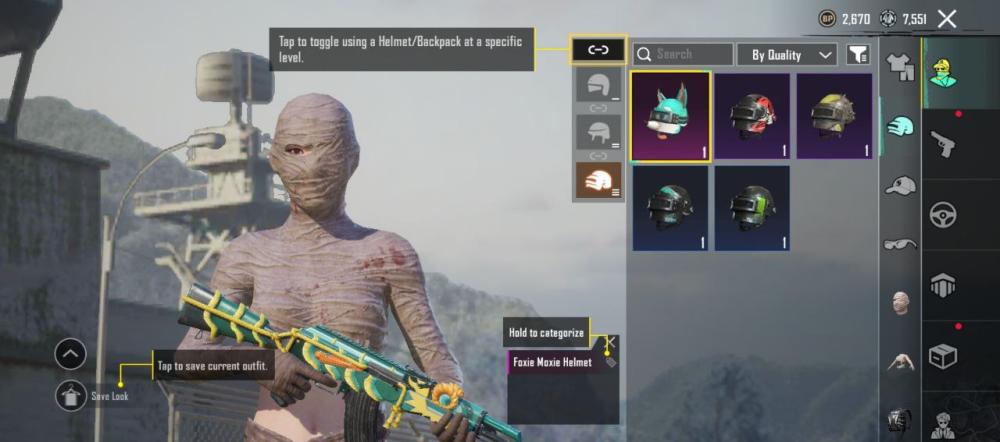This screenshot has width=1000, height=442.
Task: Select the teal-accented black helmet
Action: click(670, 208)
